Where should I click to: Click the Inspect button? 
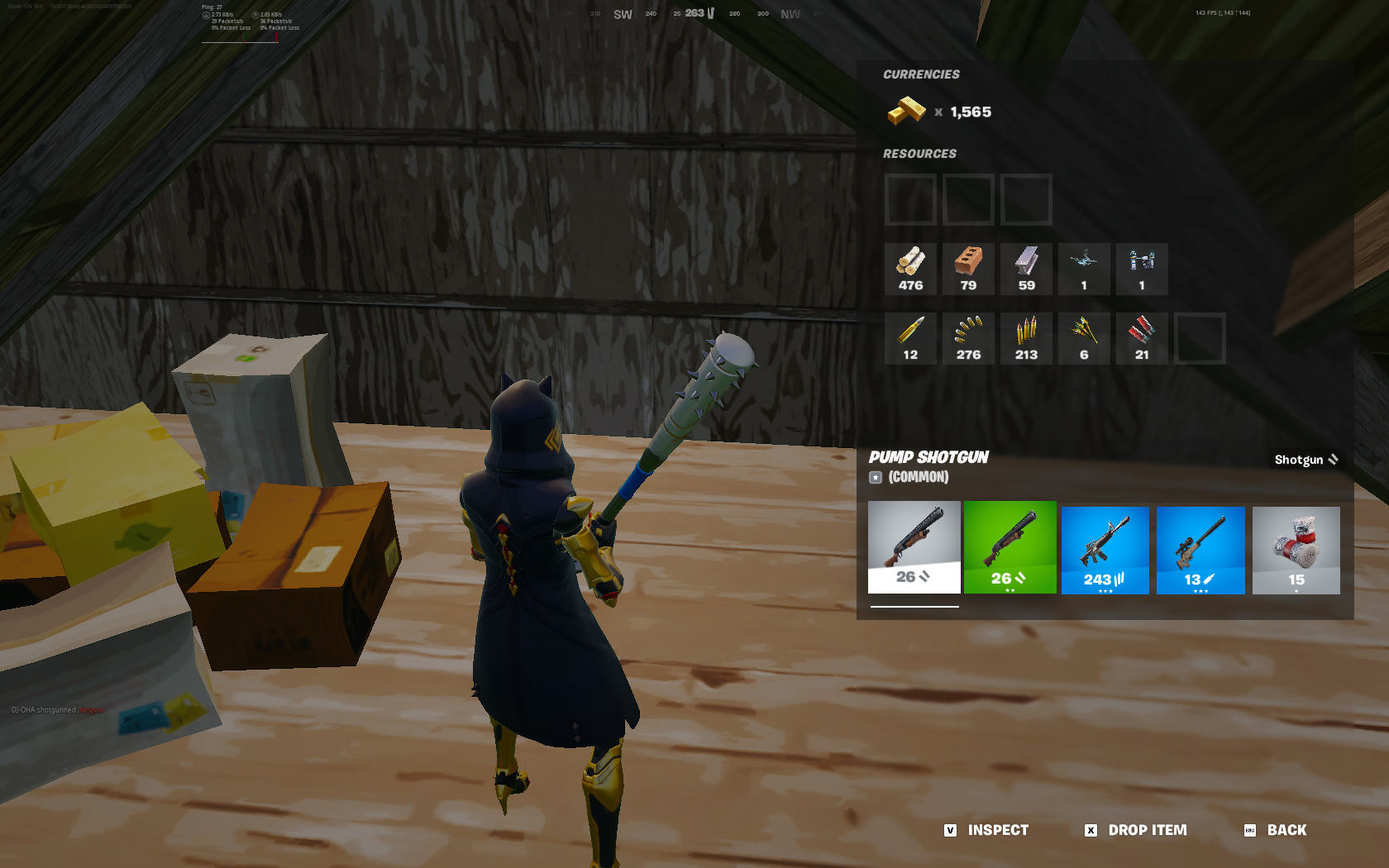click(x=987, y=830)
